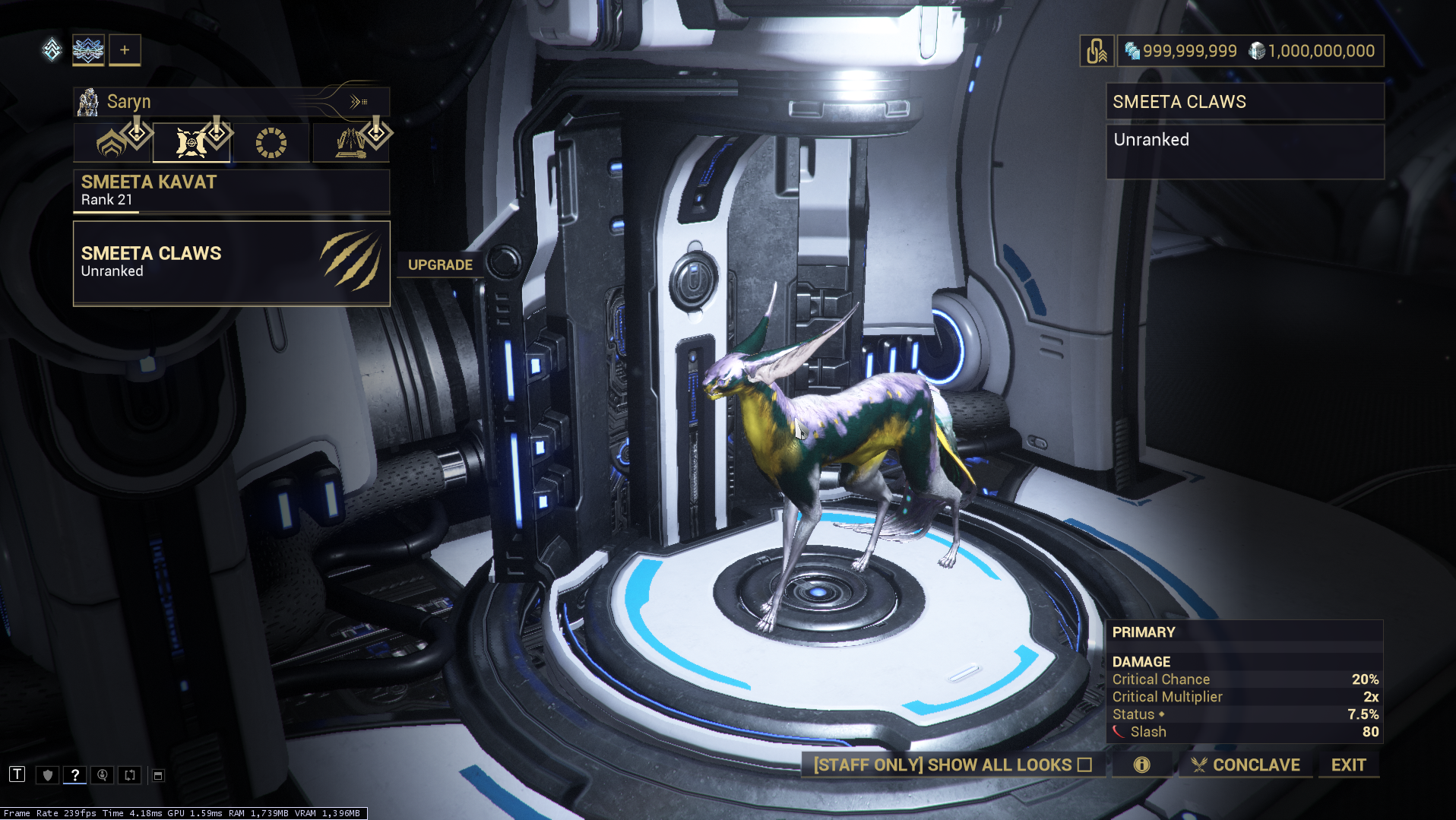The height and width of the screenshot is (820, 1456).
Task: Open the question mark chat tab
Action: coord(74,775)
